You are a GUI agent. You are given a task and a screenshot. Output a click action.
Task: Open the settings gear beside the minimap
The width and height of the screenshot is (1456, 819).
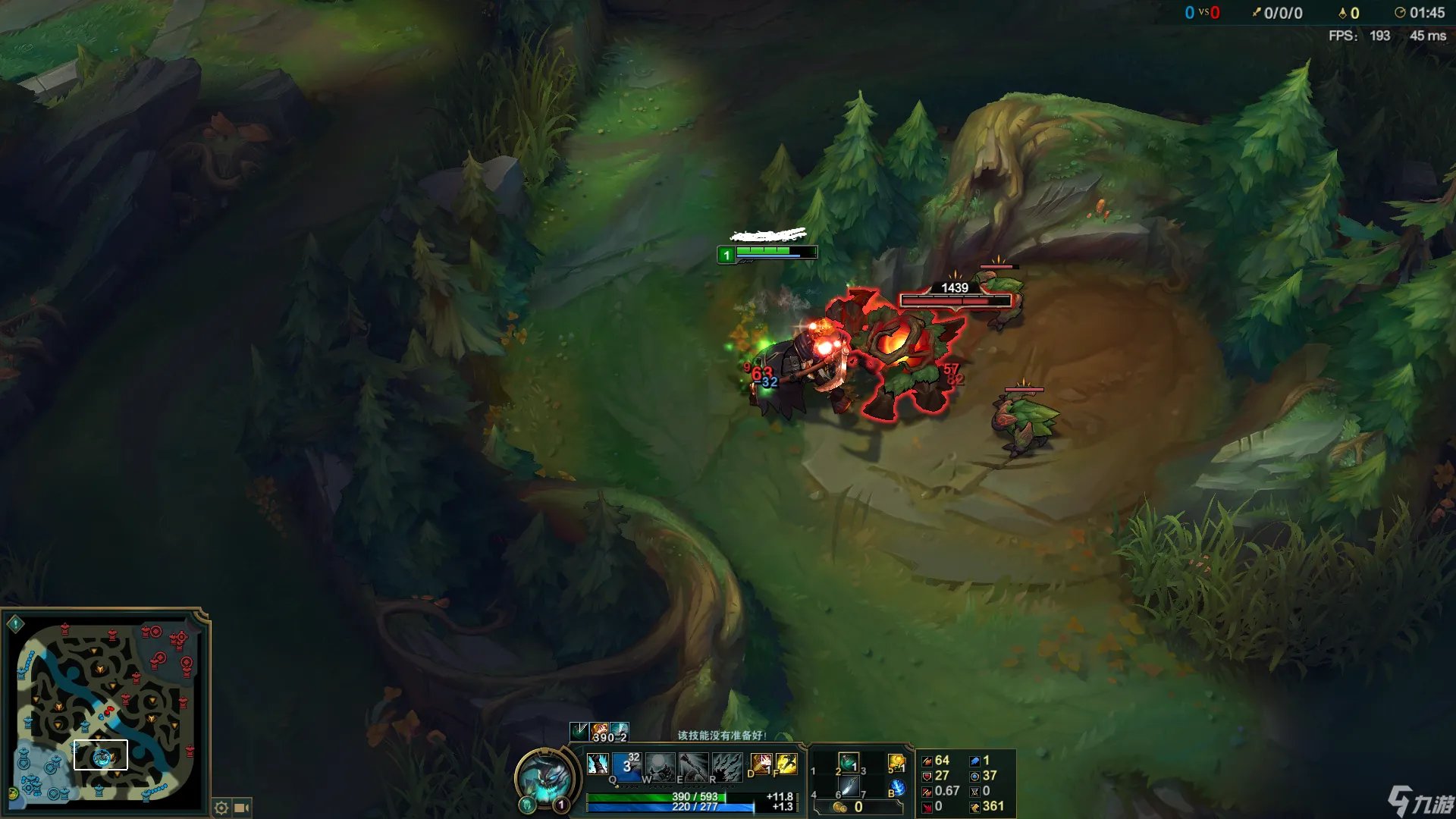tap(221, 808)
